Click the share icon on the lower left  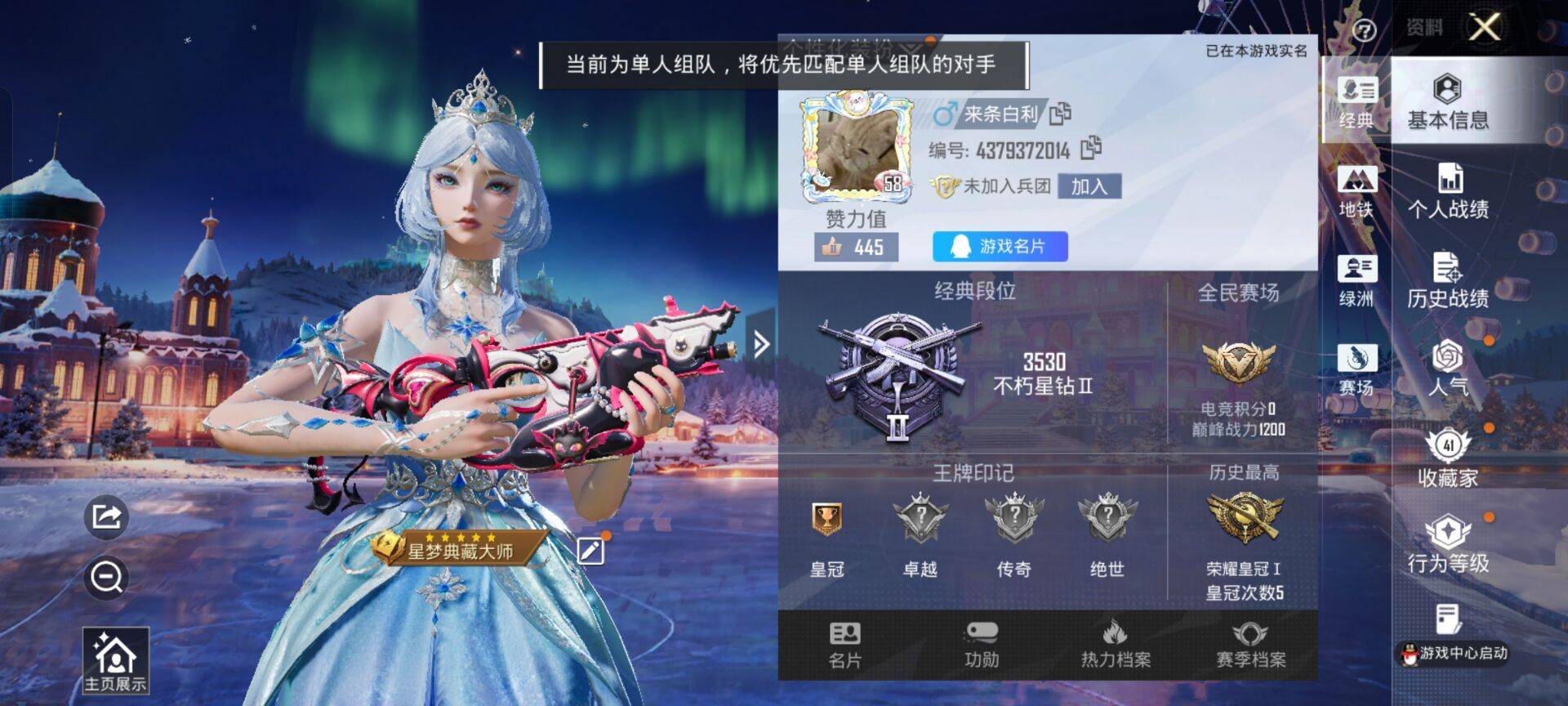(105, 518)
